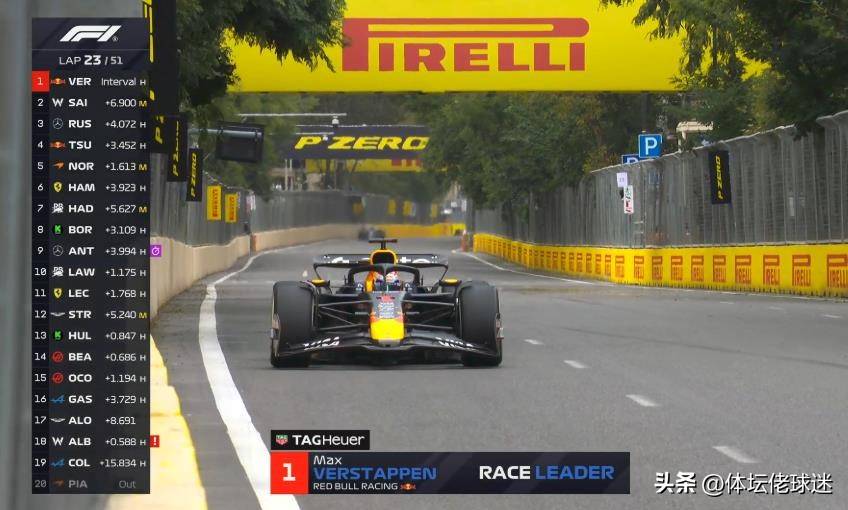The image size is (848, 510).
Task: Select PIA row marked Out
Action: tap(90, 483)
